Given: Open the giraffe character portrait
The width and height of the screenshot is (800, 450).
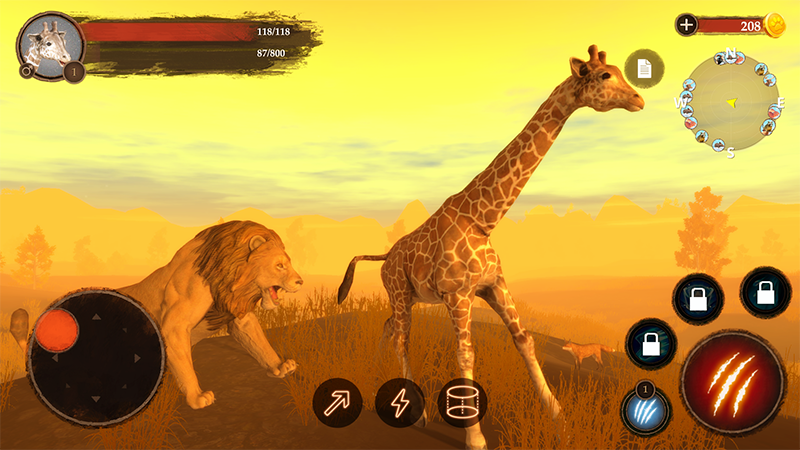Looking at the screenshot, I should (49, 45).
